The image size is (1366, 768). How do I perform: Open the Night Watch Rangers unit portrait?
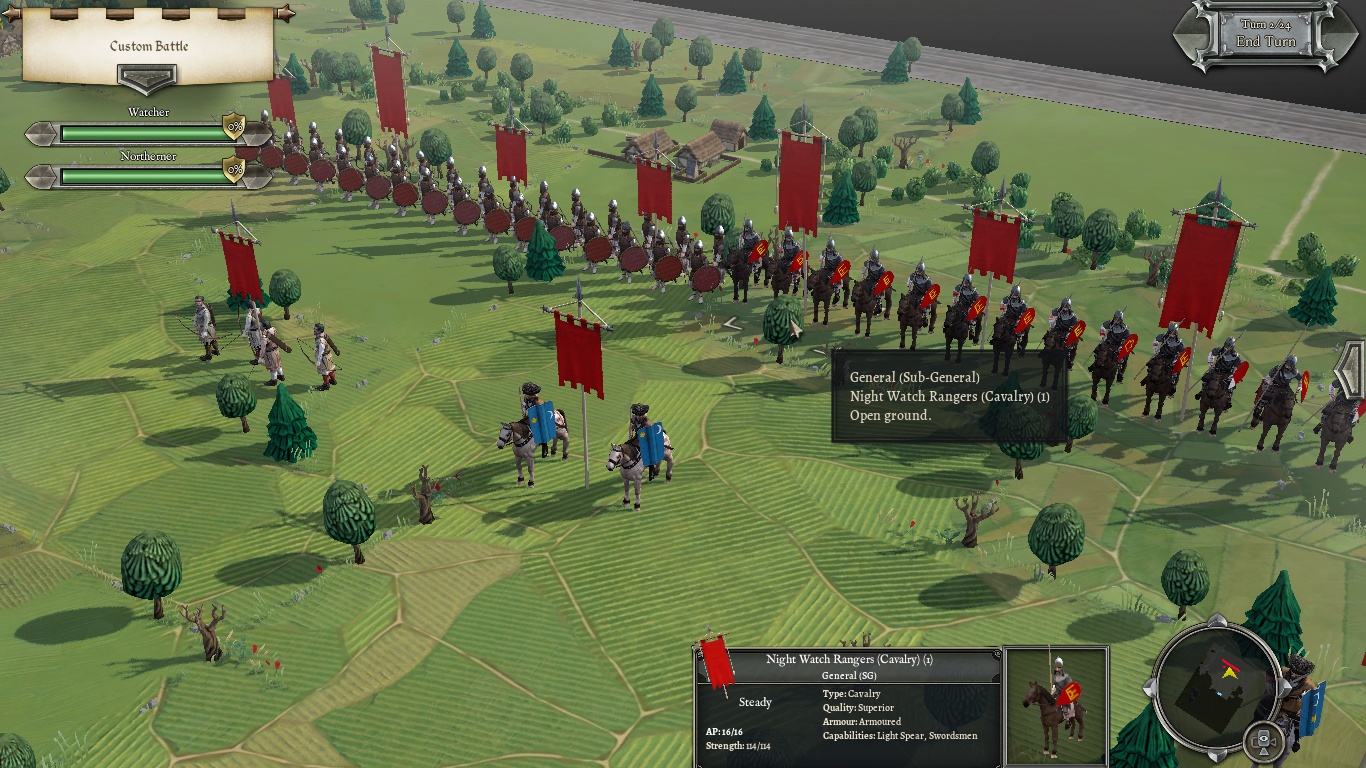tap(1056, 704)
